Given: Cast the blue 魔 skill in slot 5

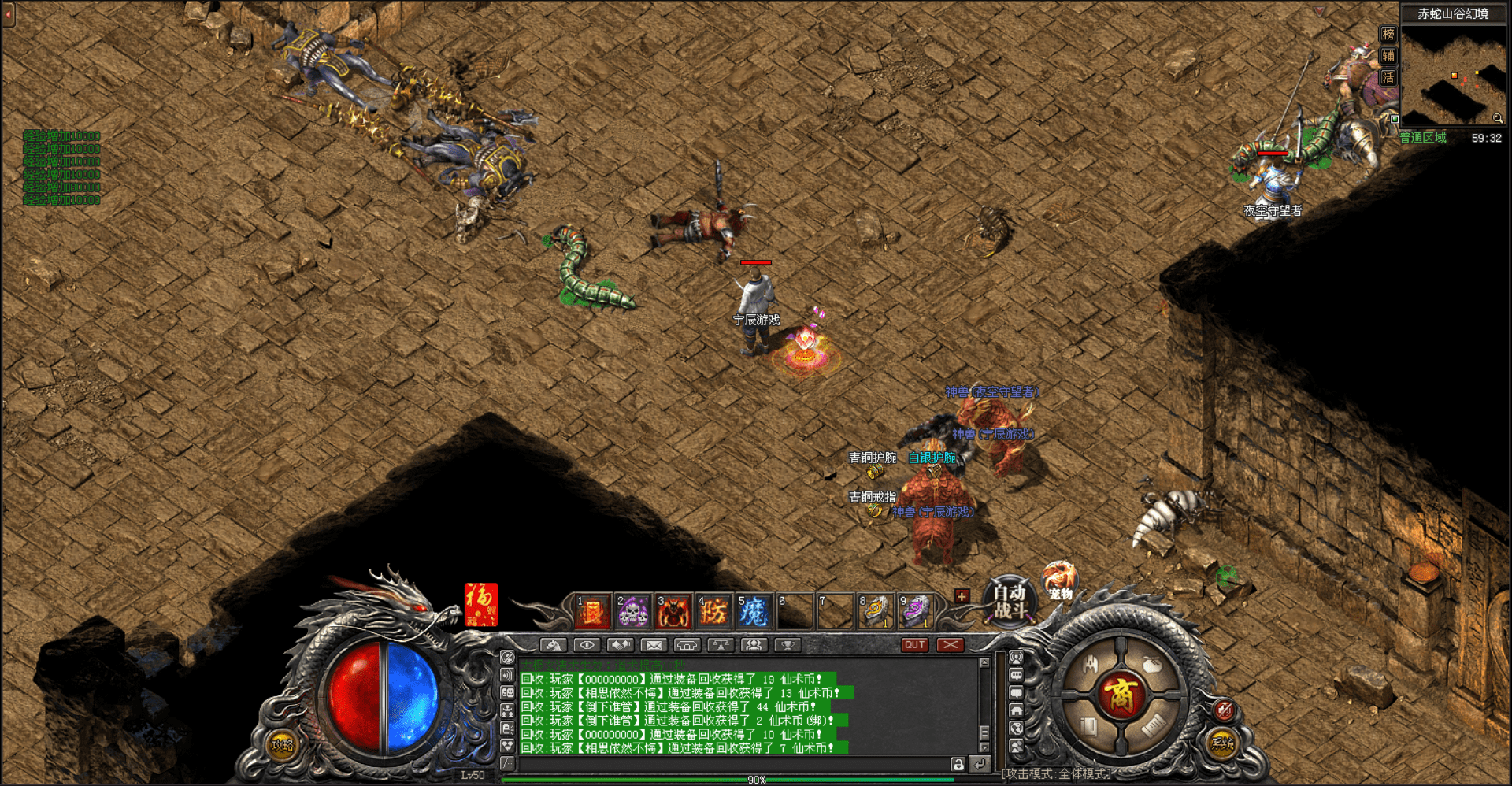Looking at the screenshot, I should click(x=754, y=612).
